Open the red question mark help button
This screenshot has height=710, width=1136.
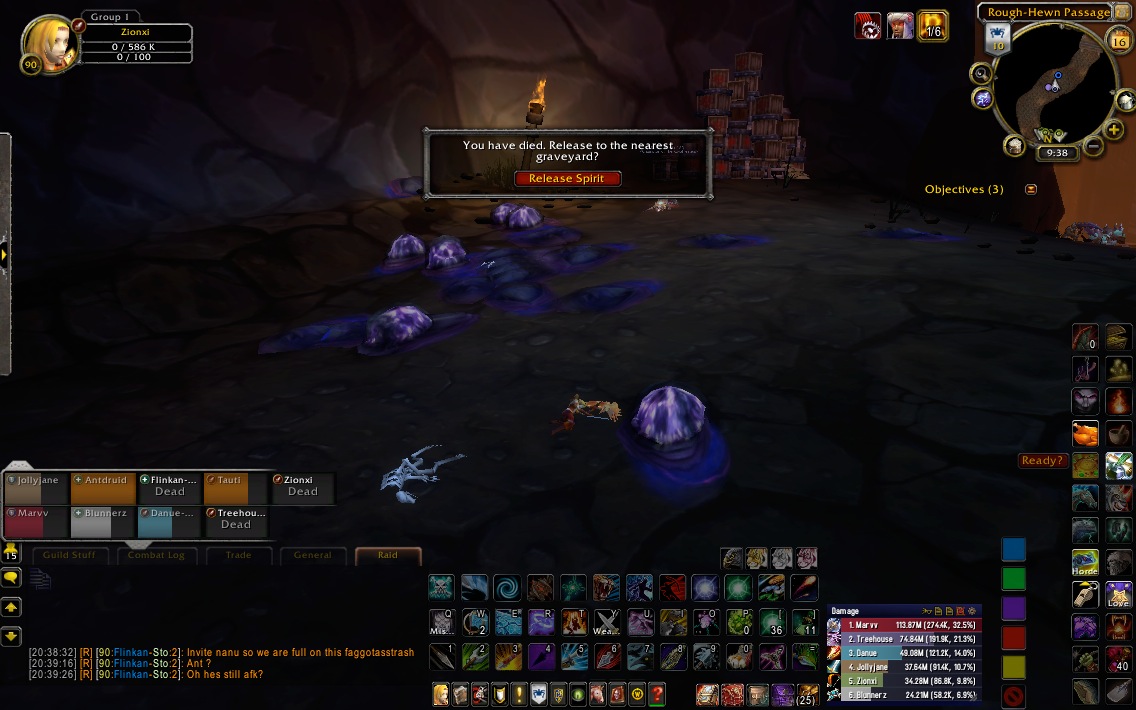pyautogui.click(x=656, y=694)
